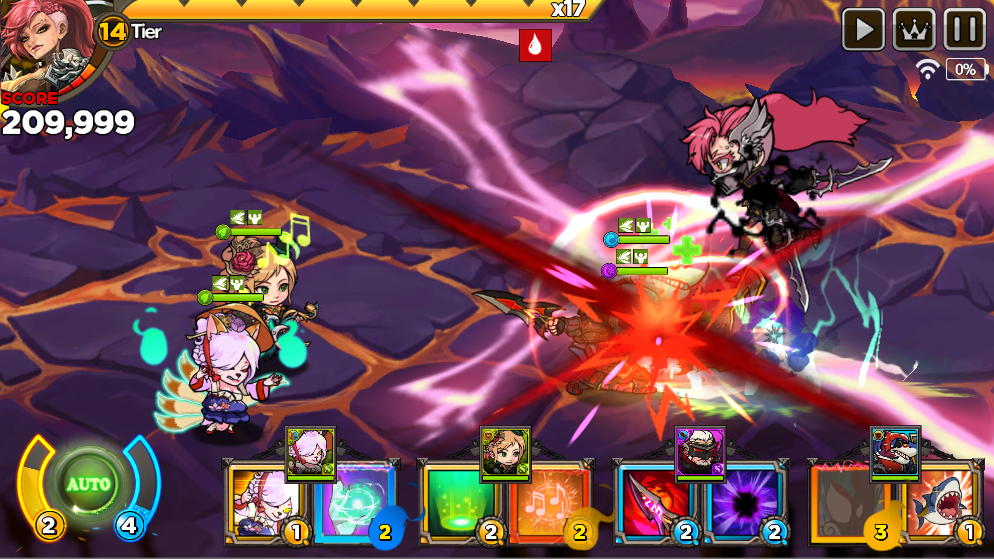Viewport: 994px width, 559px height.
Task: Click the boss portrait in the corner
Action: tap(40, 45)
